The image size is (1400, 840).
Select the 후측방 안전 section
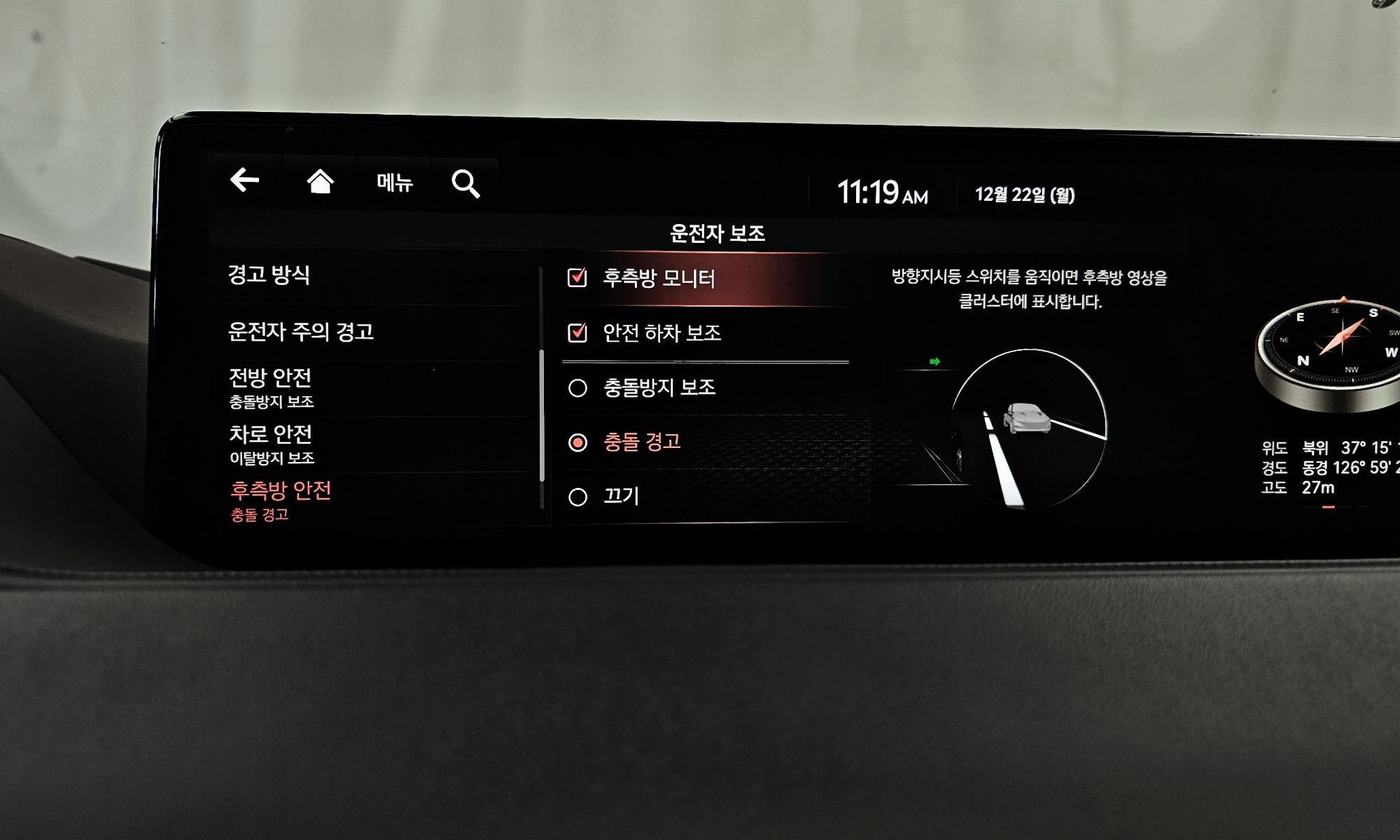click(x=280, y=500)
